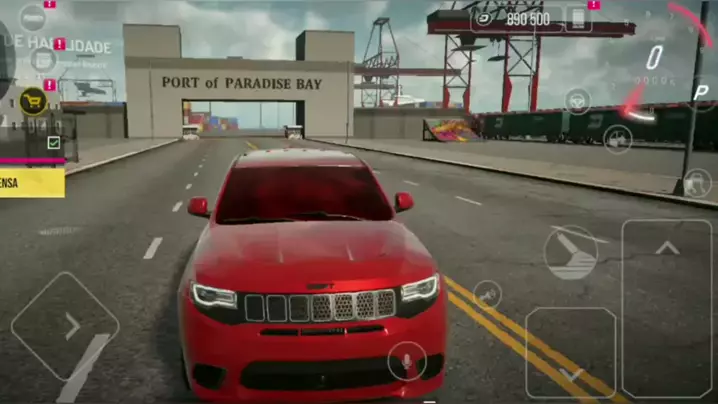Tick the green checkbox on the left
The height and width of the screenshot is (404, 718).
tap(54, 143)
